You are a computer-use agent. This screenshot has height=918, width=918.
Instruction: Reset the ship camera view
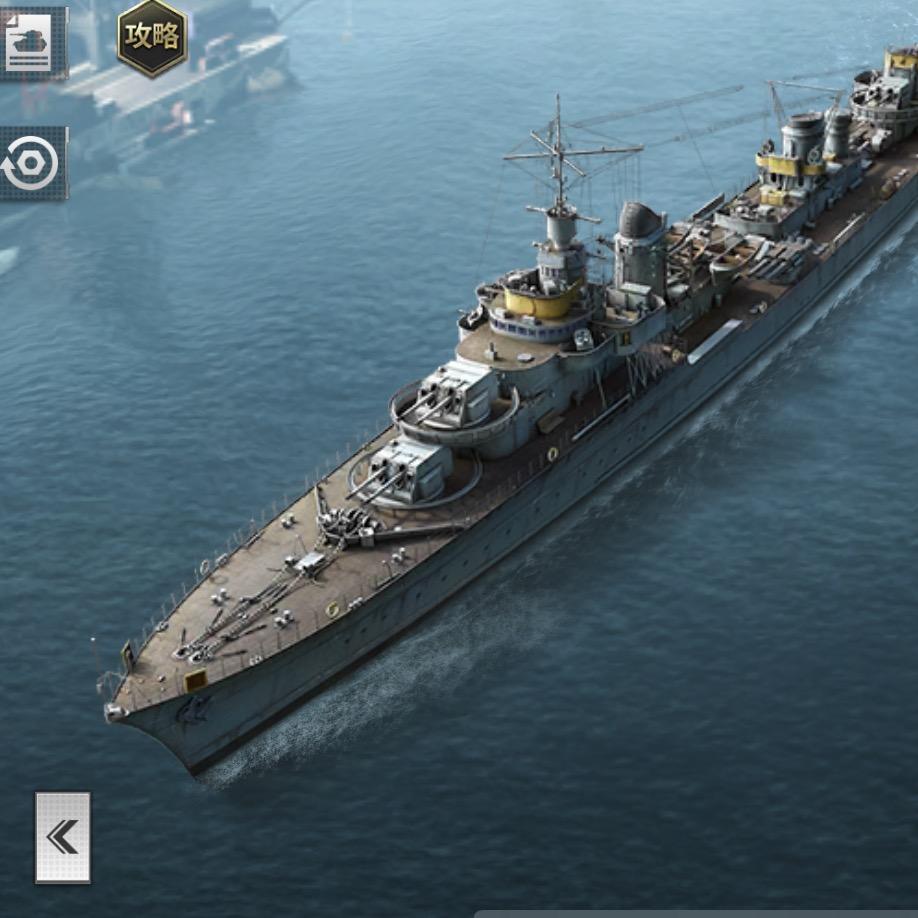pyautogui.click(x=32, y=164)
